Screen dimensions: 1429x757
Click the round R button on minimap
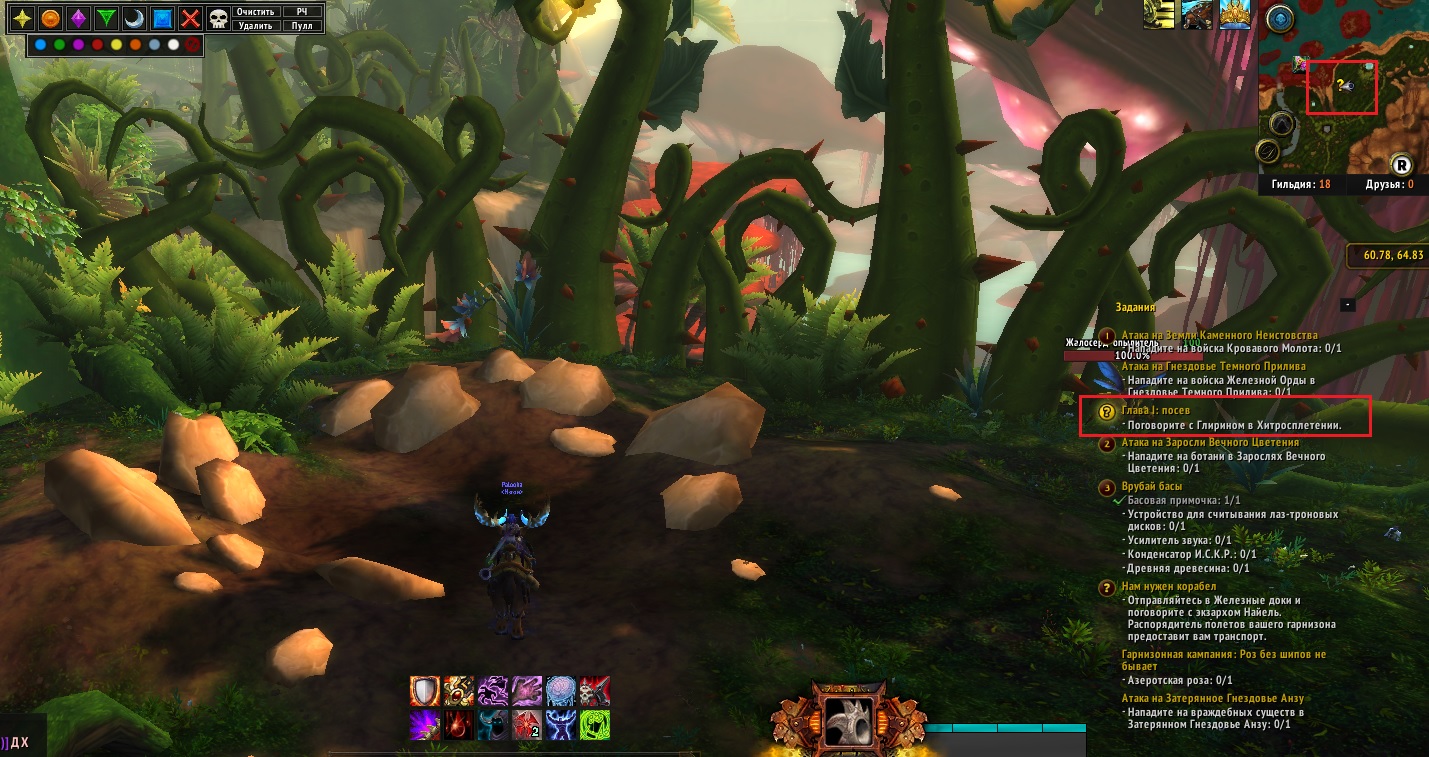click(1402, 164)
